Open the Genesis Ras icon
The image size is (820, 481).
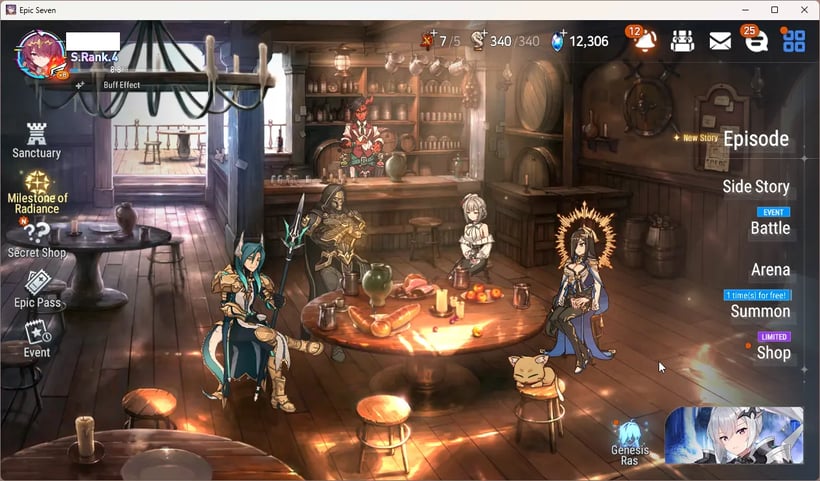tap(630, 441)
